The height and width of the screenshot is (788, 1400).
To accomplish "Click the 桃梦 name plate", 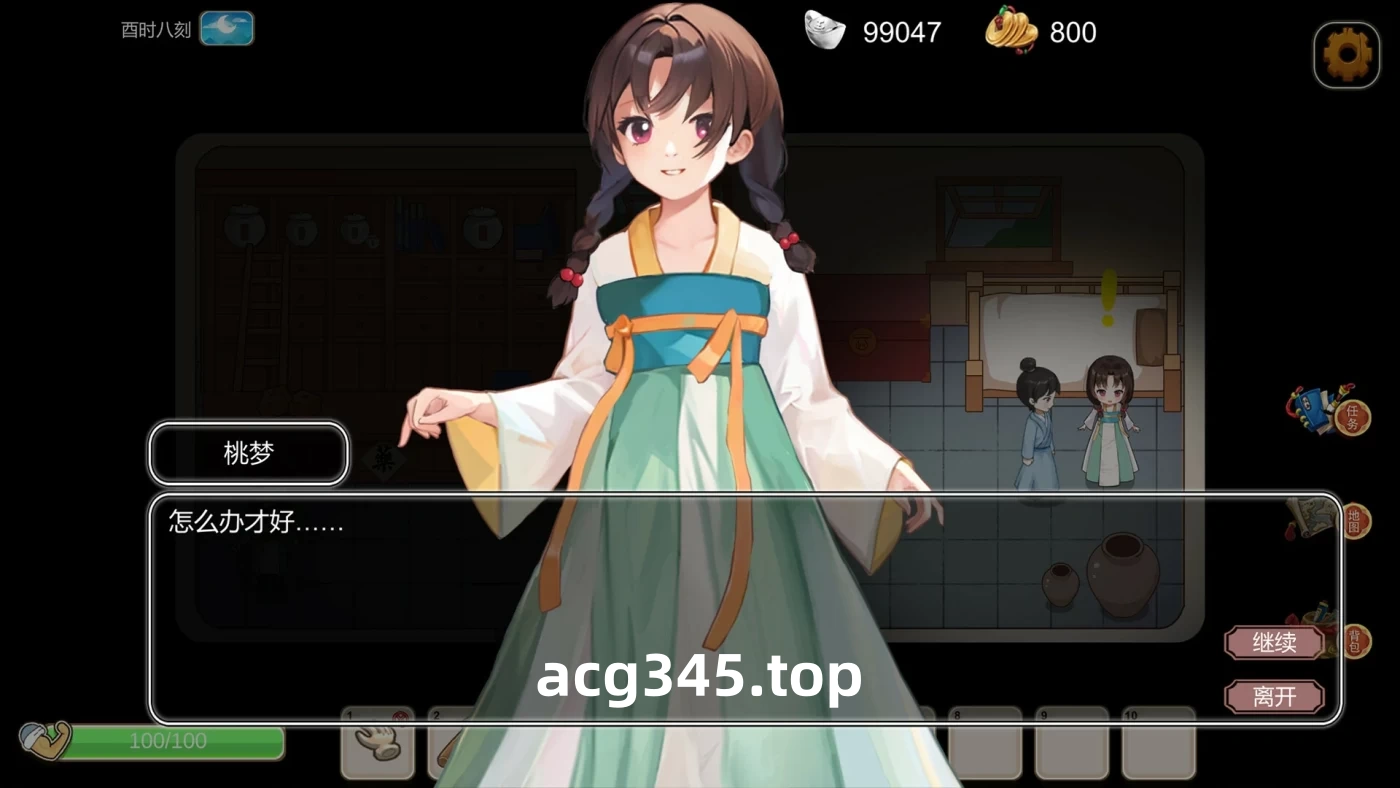I will (247, 454).
